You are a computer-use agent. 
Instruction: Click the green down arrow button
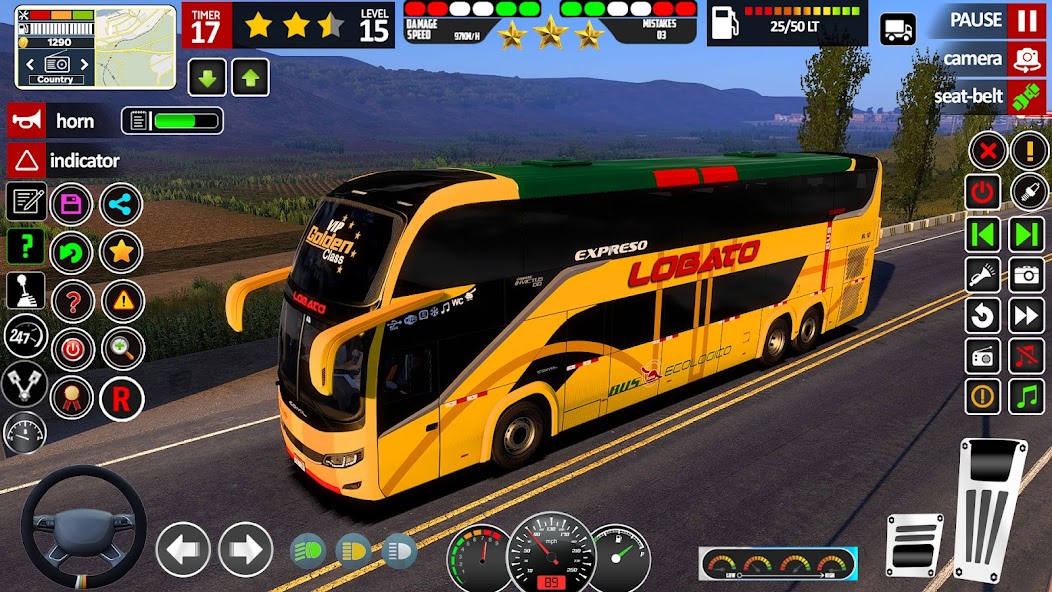click(x=206, y=77)
